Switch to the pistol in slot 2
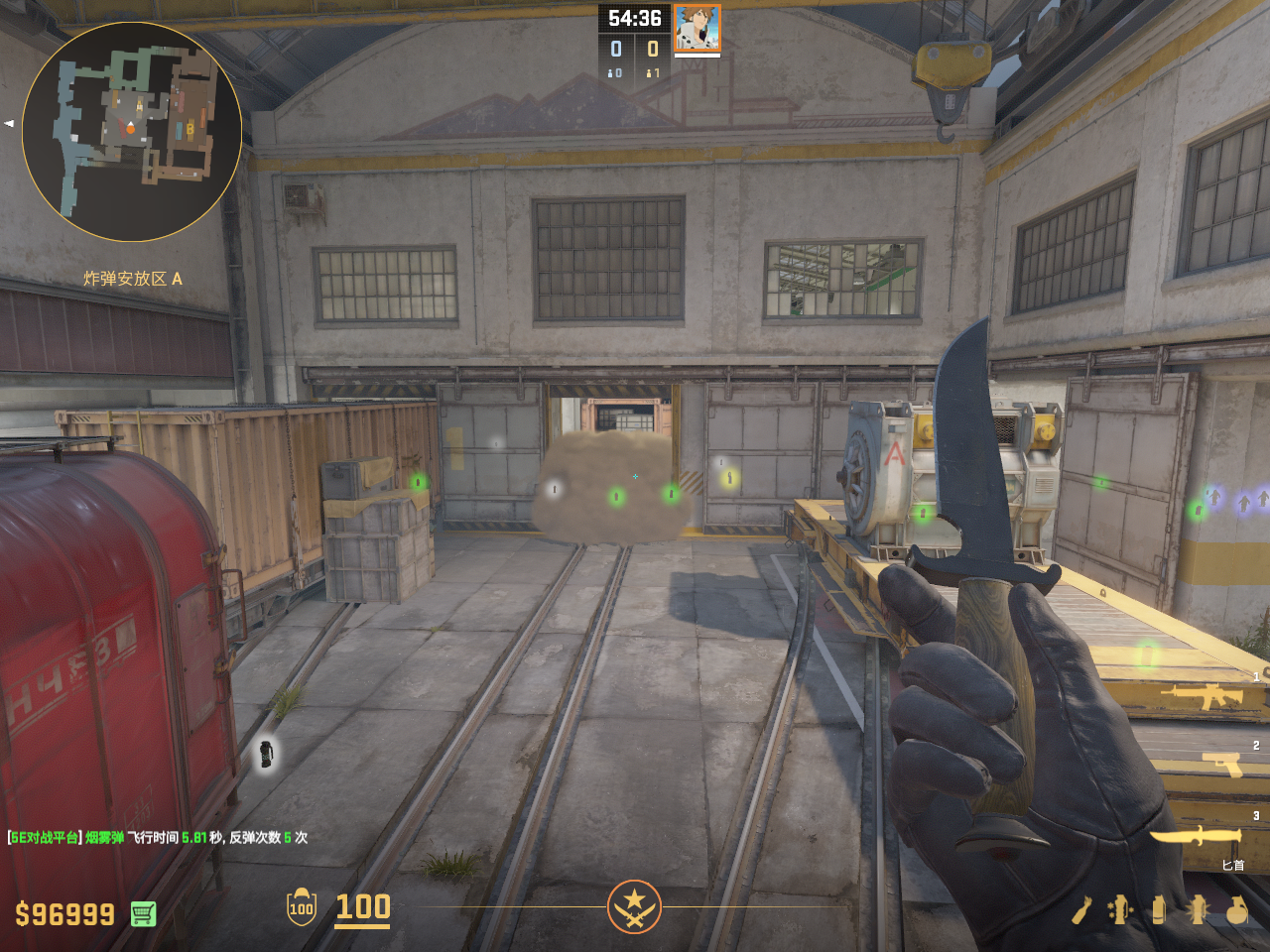 (x=1222, y=764)
